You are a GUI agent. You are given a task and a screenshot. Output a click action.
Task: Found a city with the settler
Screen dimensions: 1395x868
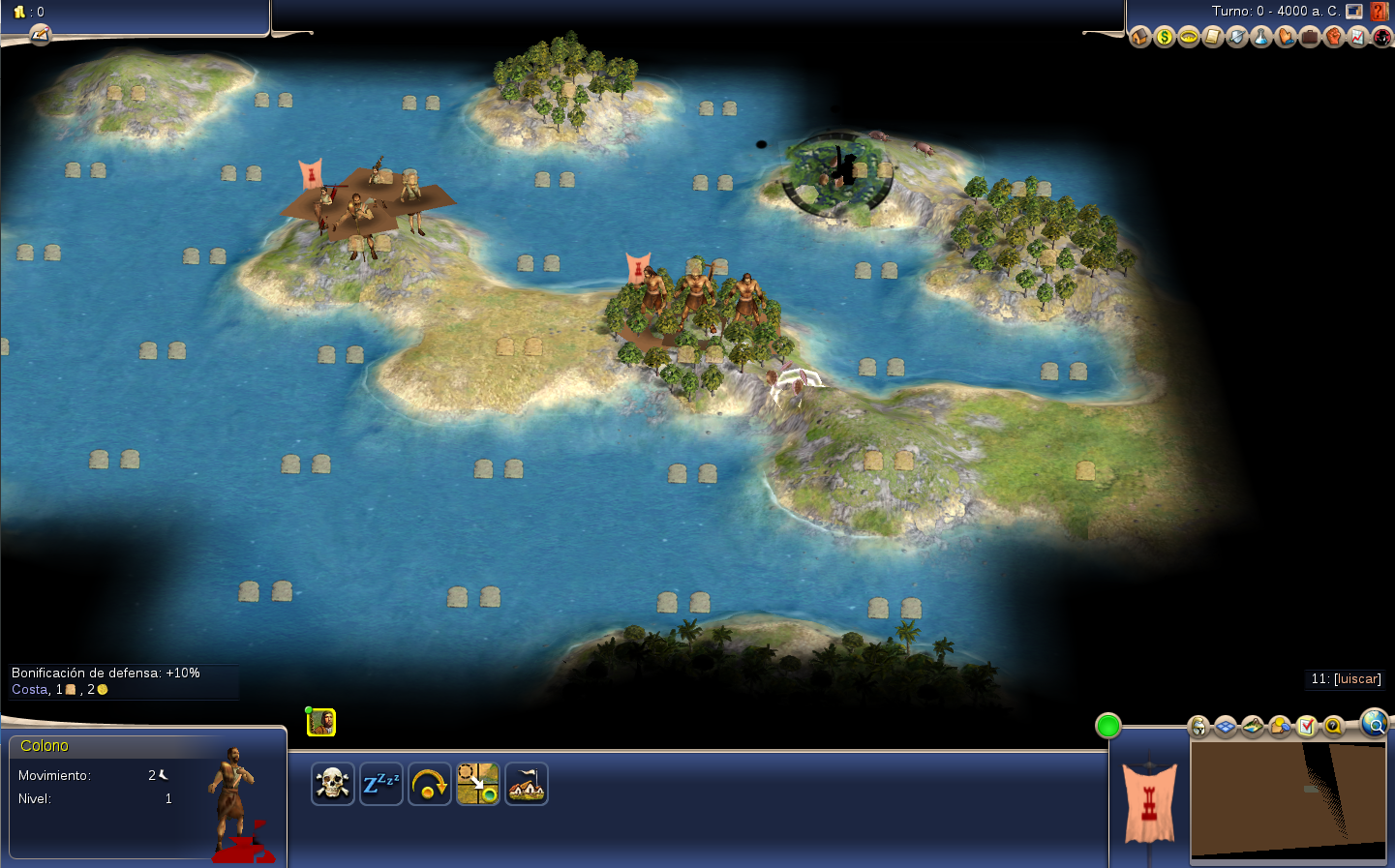pos(527,784)
